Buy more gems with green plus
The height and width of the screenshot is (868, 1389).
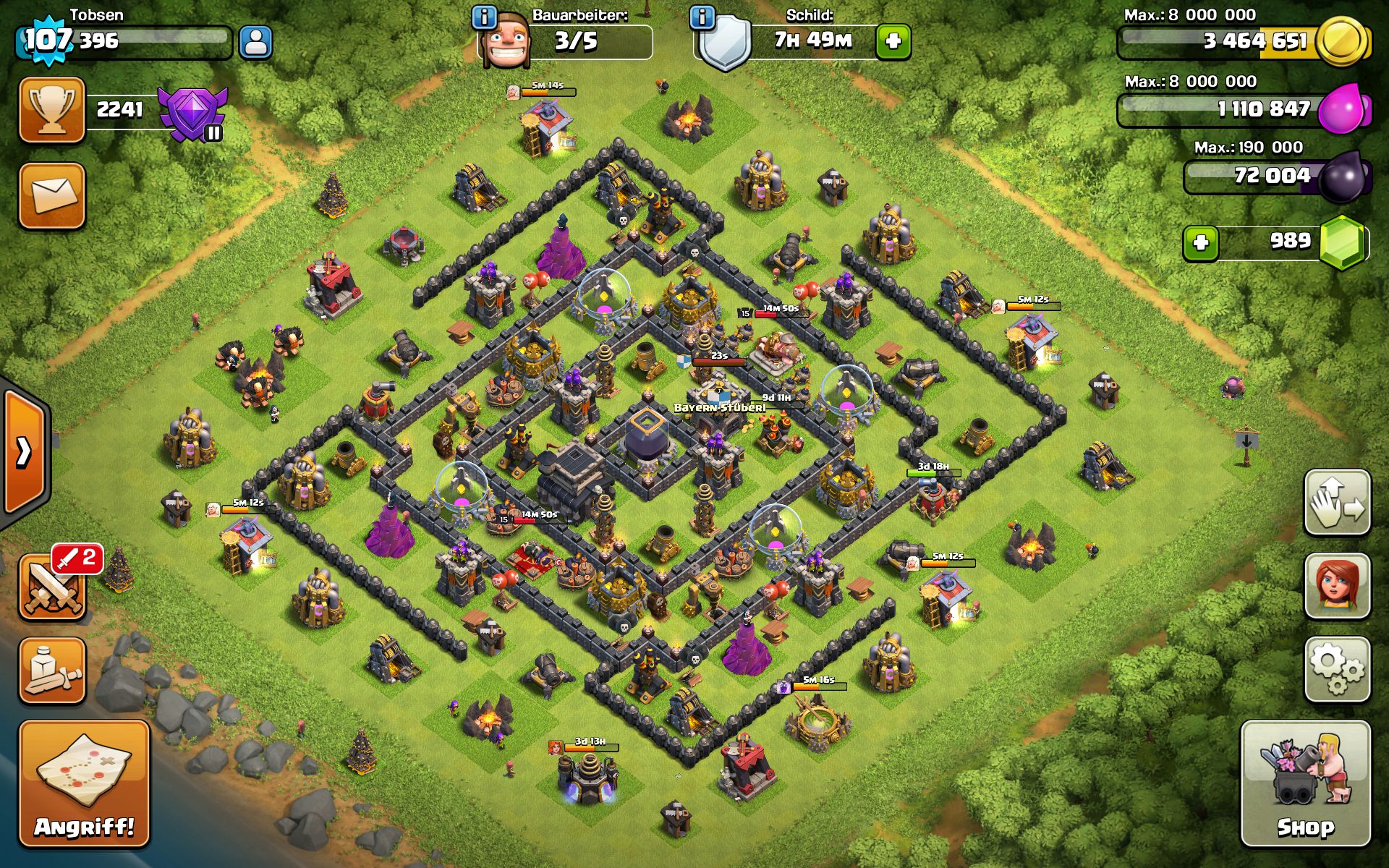(1201, 242)
